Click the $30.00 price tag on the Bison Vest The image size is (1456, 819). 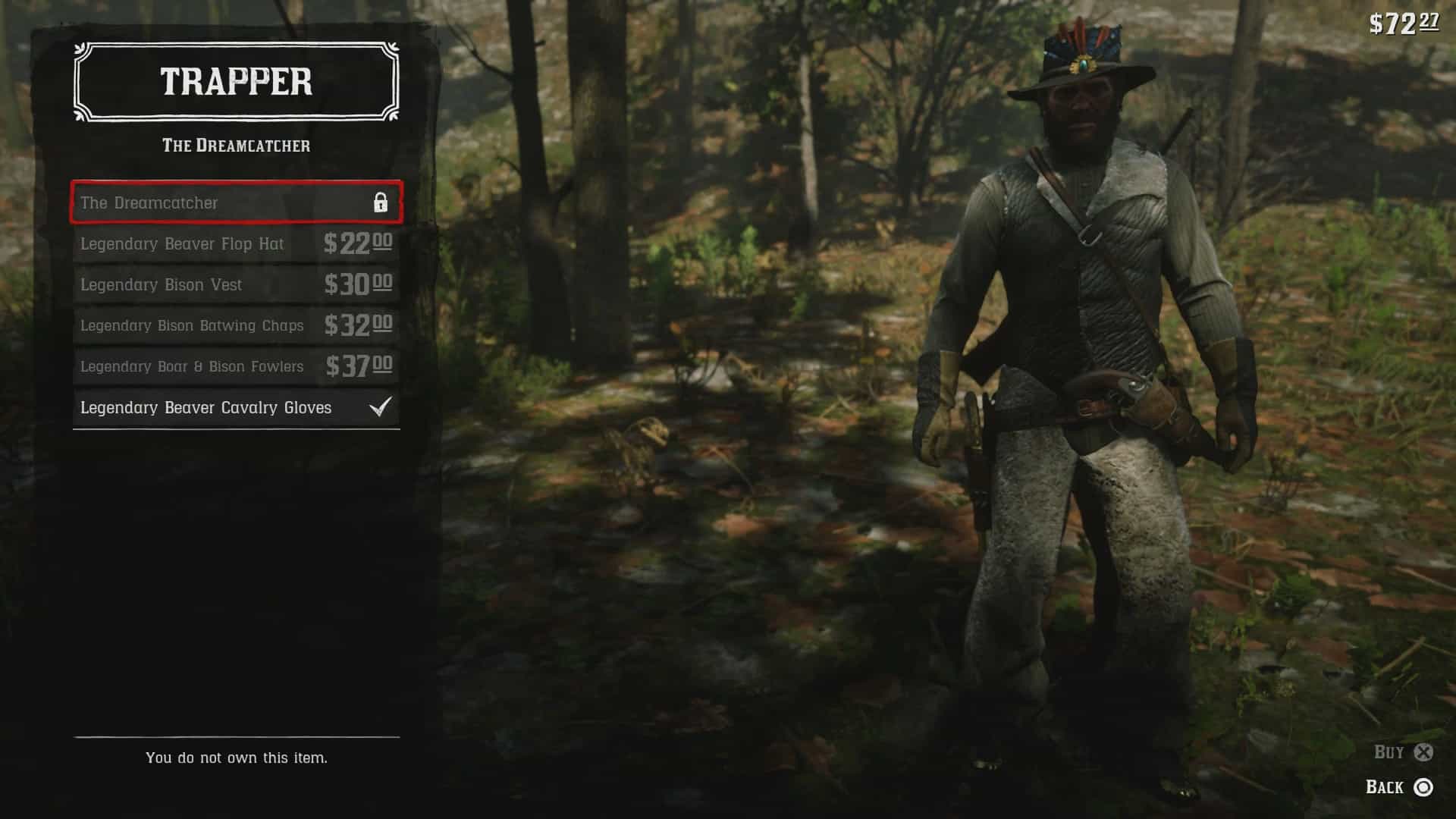pyautogui.click(x=358, y=285)
